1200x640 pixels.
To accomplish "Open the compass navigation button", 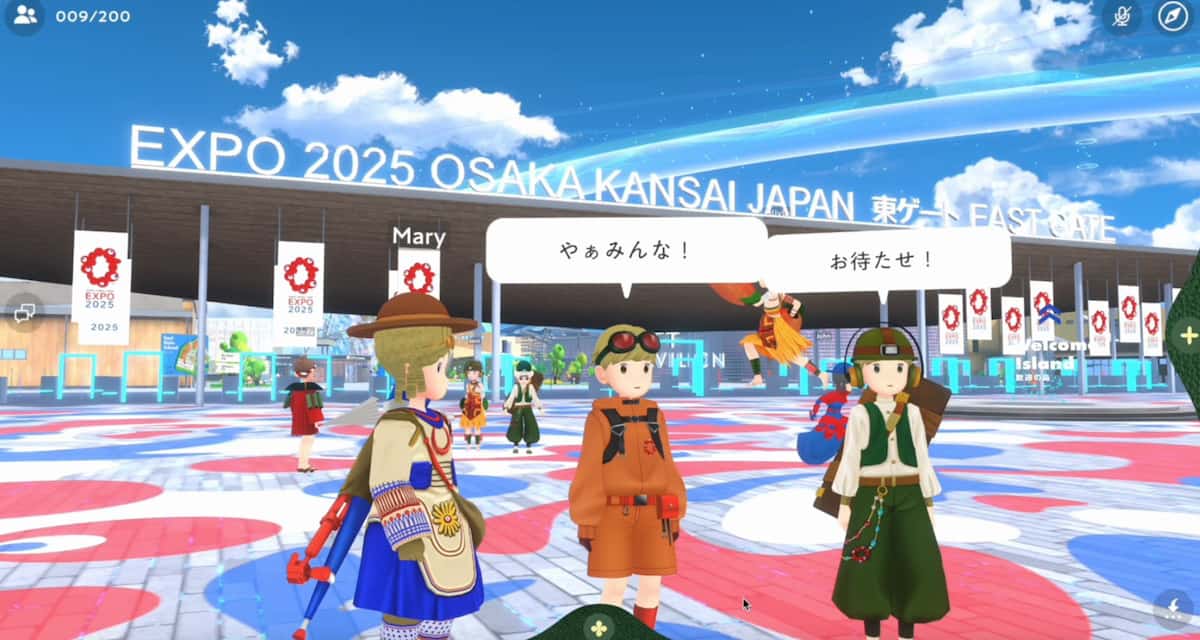I will pos(1174,16).
